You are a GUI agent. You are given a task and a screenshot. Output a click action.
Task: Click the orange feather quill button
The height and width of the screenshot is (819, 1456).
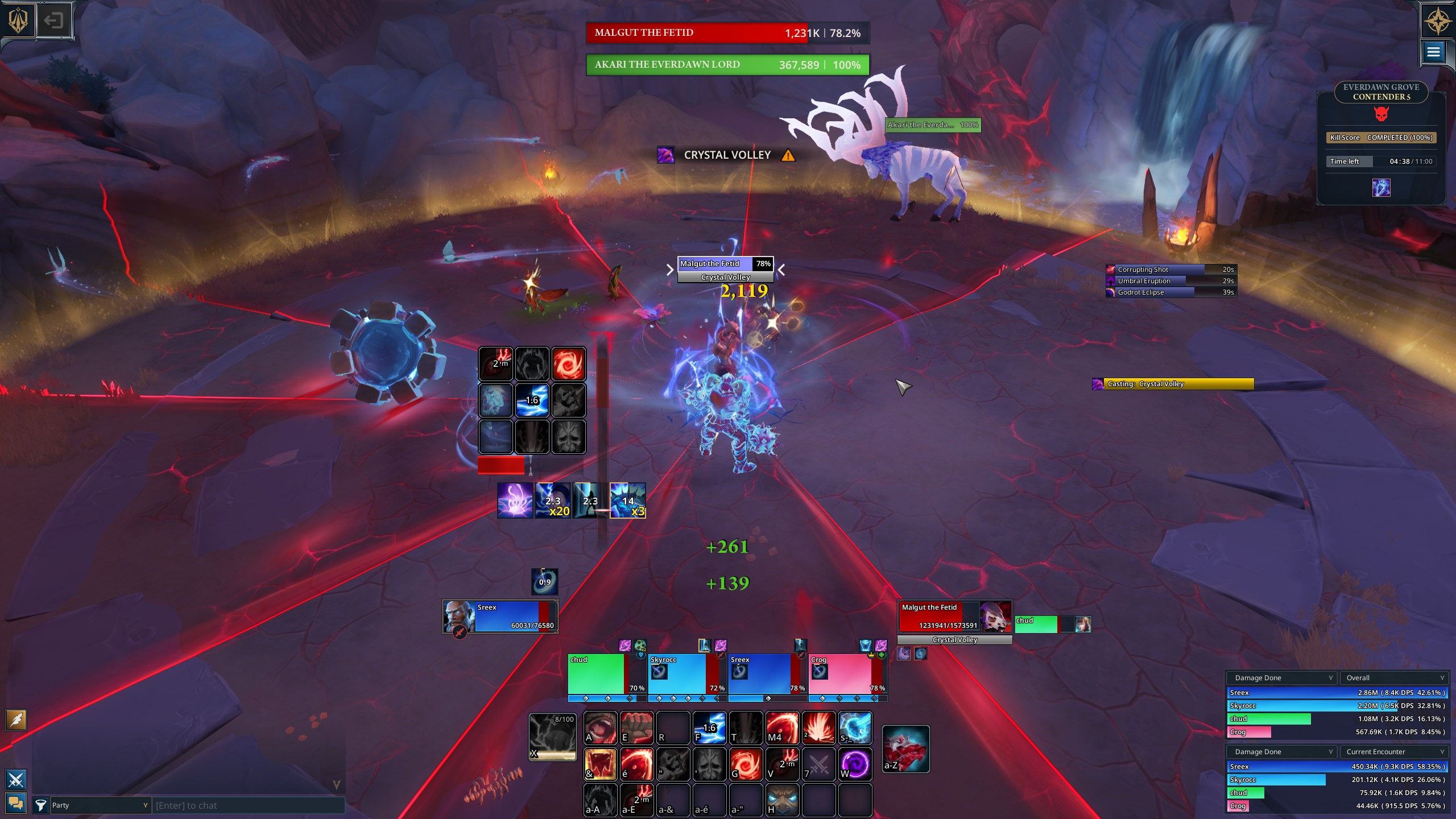[x=16, y=720]
